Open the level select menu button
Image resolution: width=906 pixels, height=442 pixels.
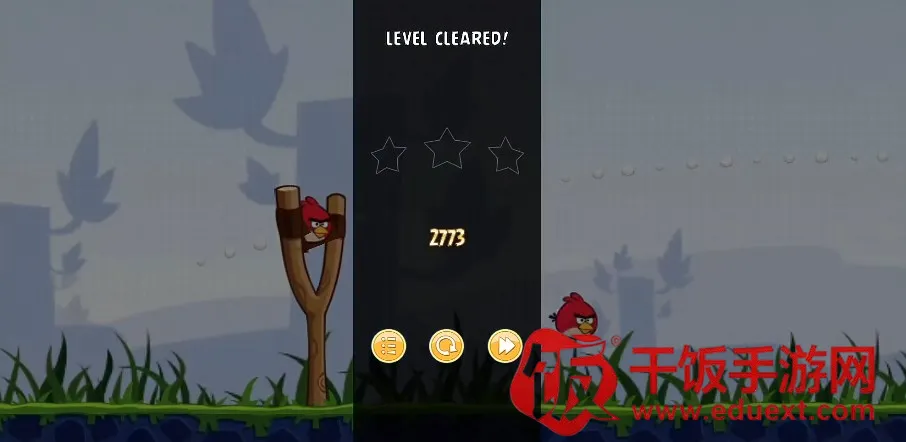(388, 347)
